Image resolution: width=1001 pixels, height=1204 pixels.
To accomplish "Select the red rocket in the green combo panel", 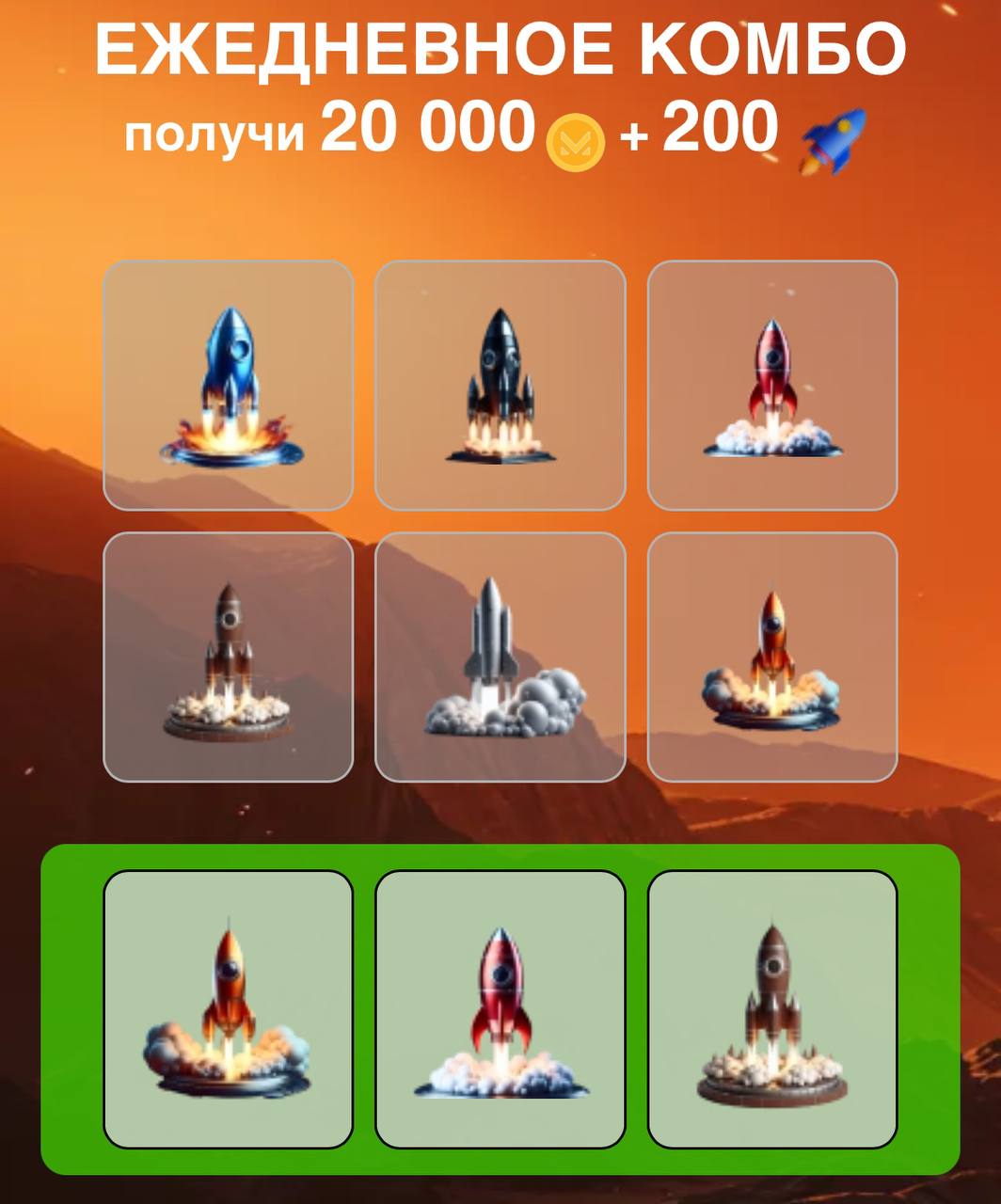I will pyautogui.click(x=500, y=1008).
